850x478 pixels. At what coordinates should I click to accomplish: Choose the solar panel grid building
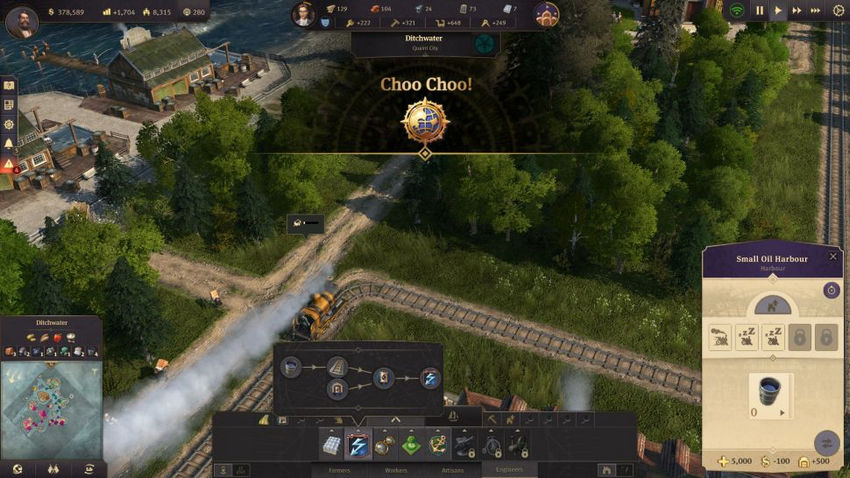point(331,445)
